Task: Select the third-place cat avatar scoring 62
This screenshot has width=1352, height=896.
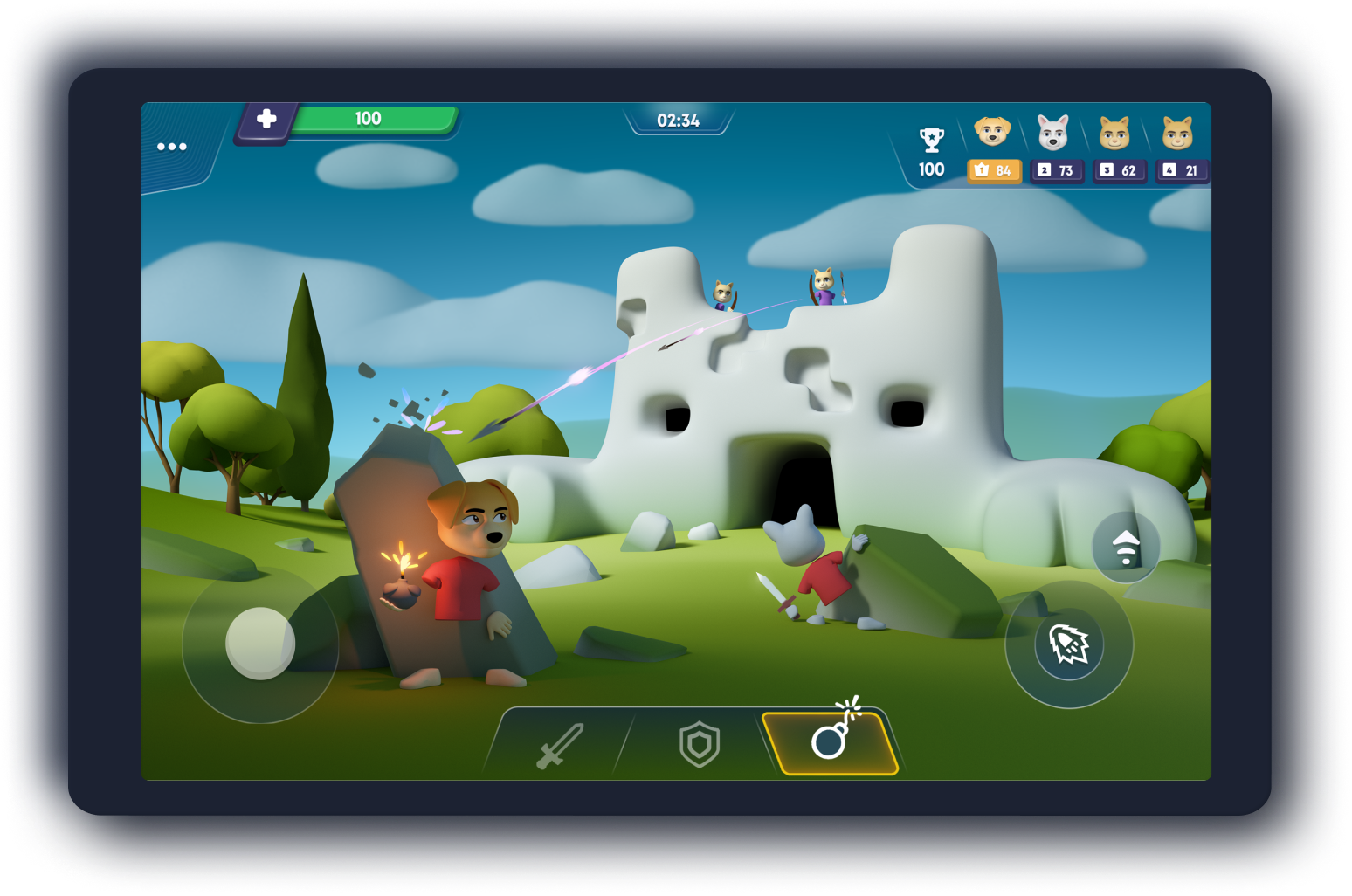Action: (x=1114, y=133)
